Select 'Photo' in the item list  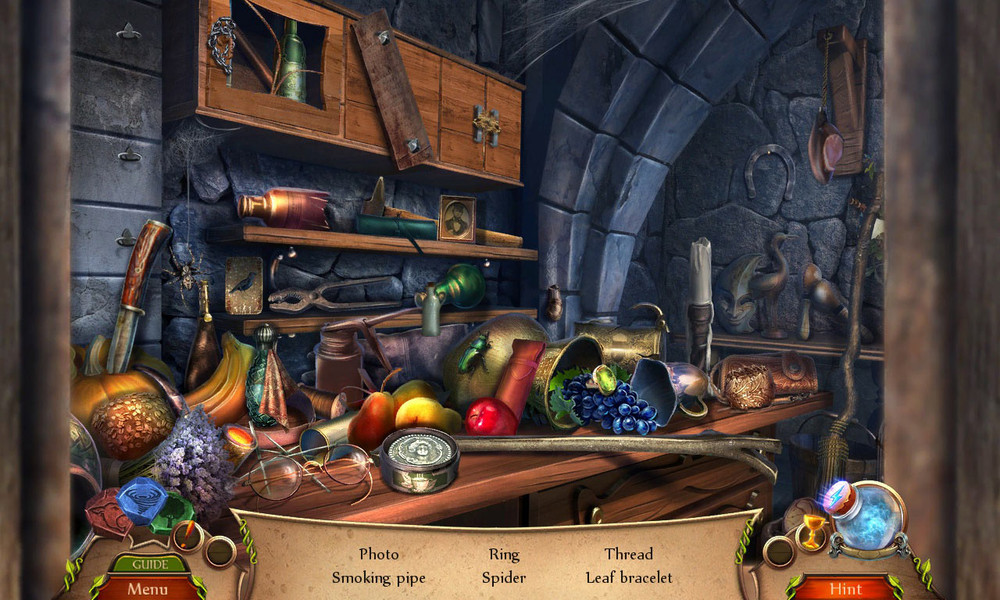[378, 554]
